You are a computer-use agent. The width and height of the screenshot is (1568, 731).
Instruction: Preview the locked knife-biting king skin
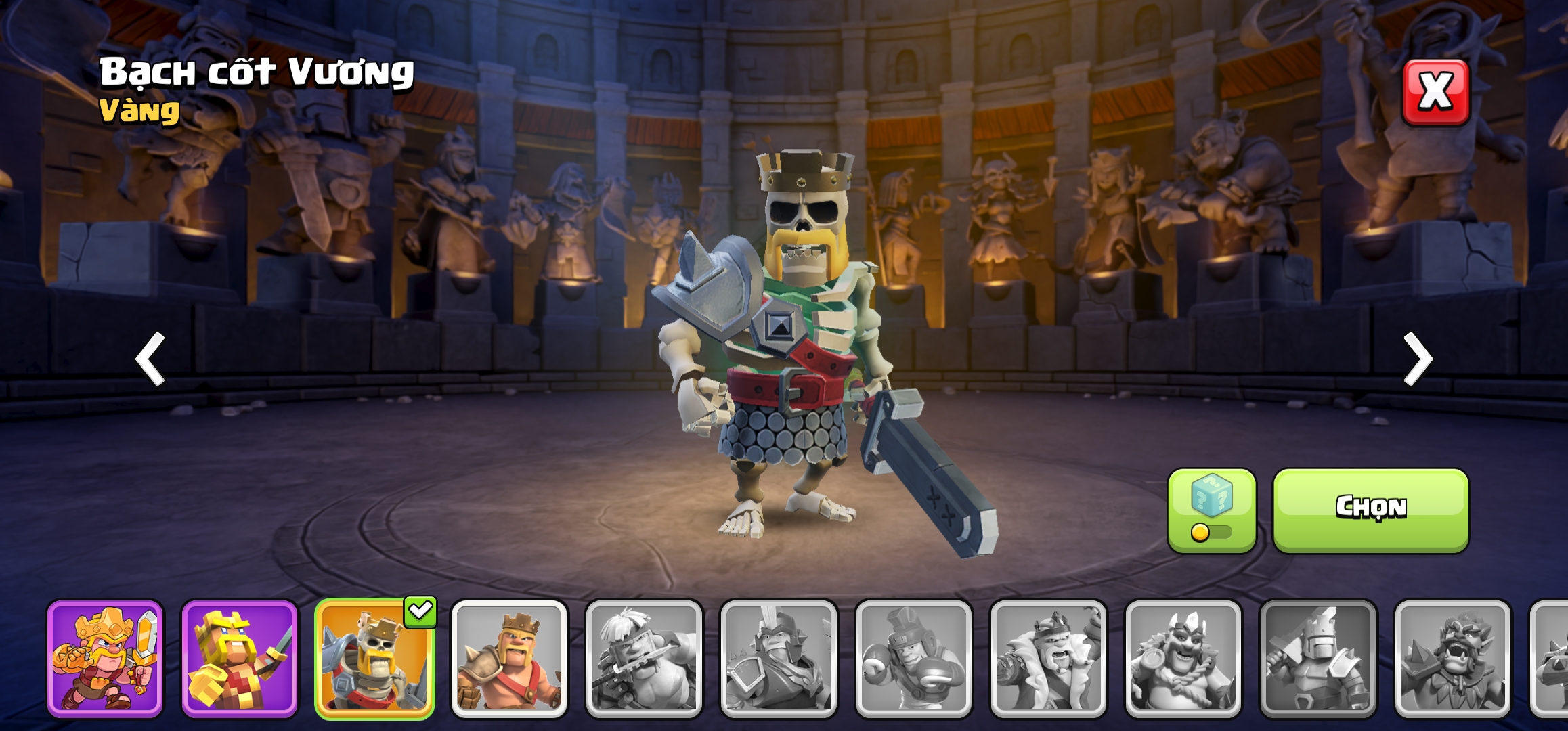click(x=644, y=658)
